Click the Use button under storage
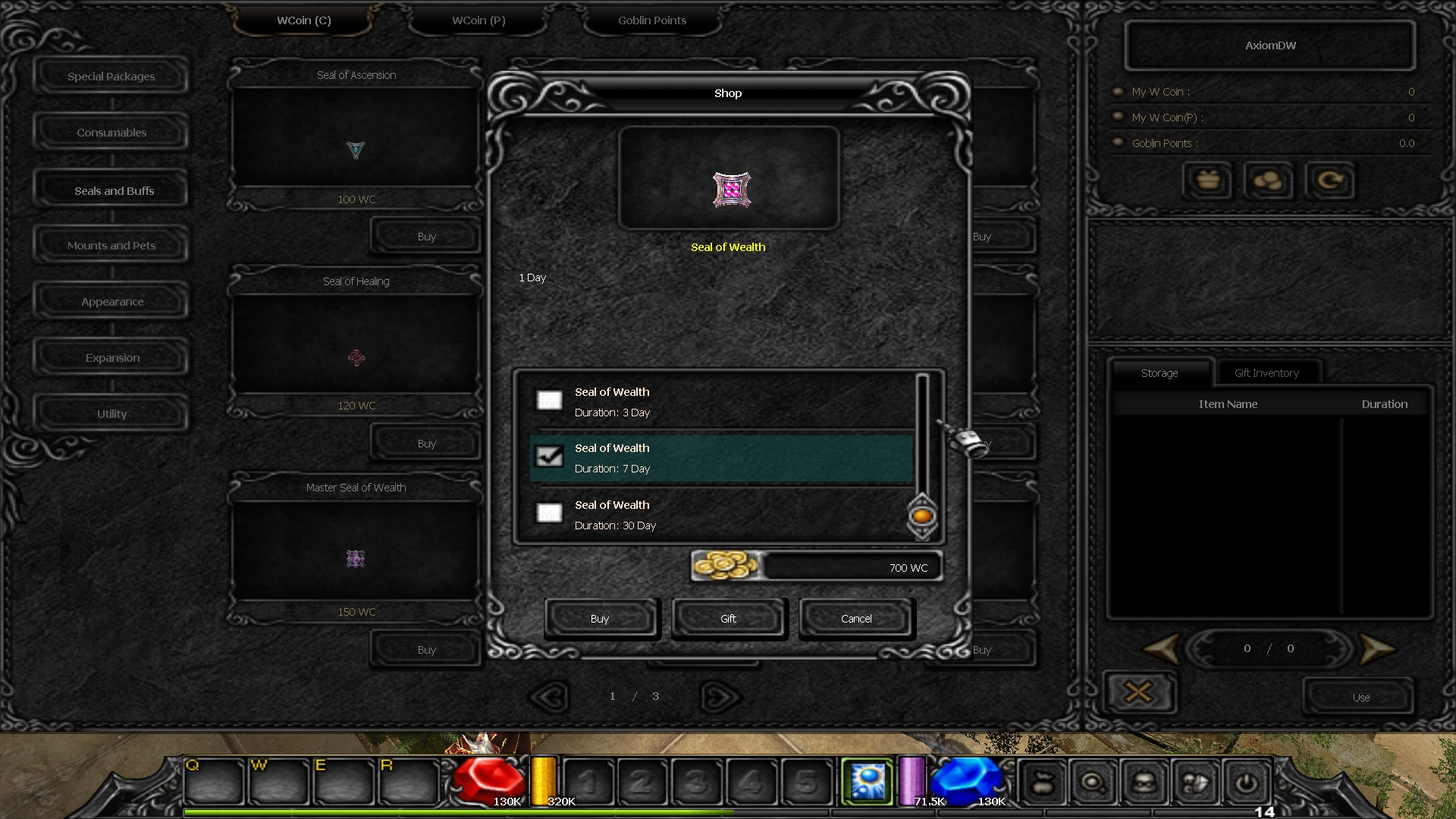The width and height of the screenshot is (1456, 819). [x=1360, y=698]
